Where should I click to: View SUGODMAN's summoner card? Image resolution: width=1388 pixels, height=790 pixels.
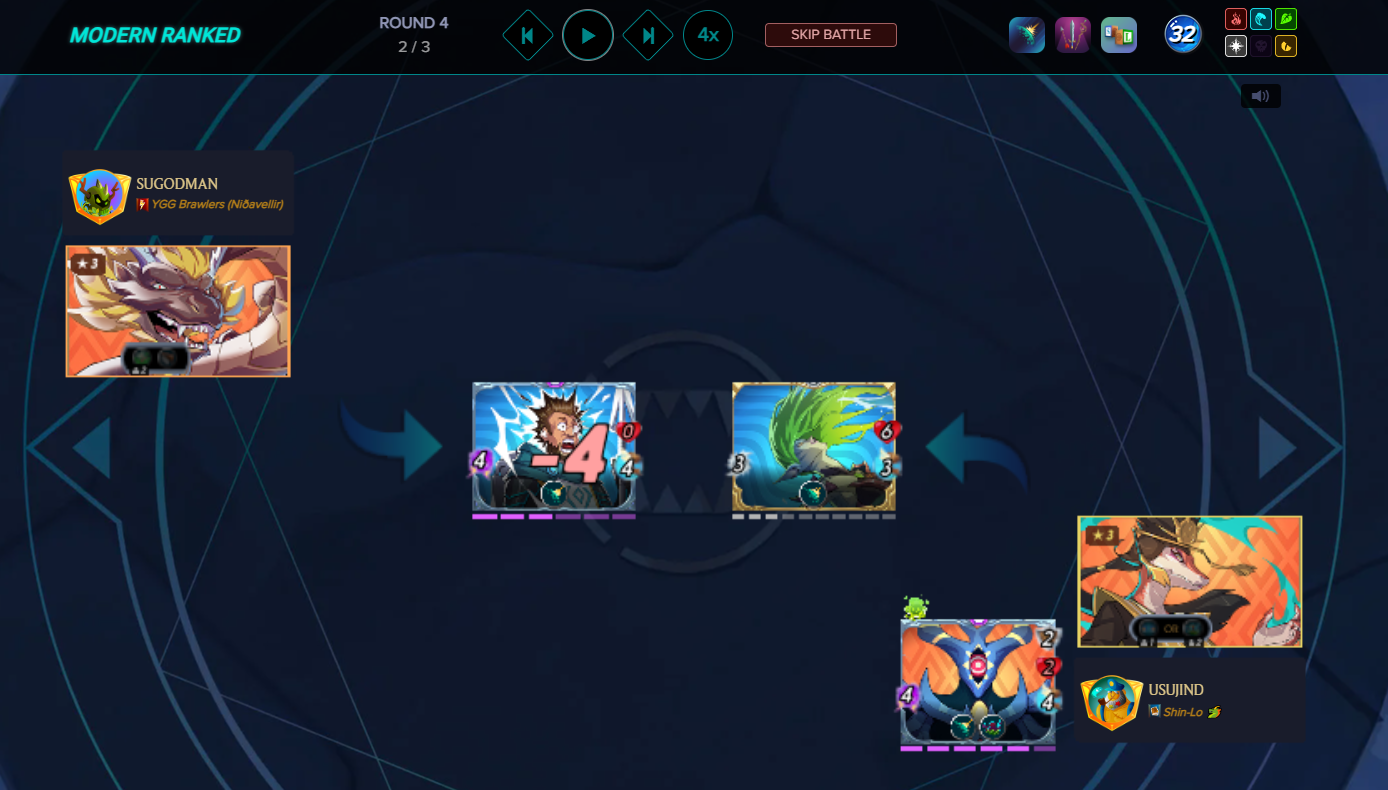[178, 311]
